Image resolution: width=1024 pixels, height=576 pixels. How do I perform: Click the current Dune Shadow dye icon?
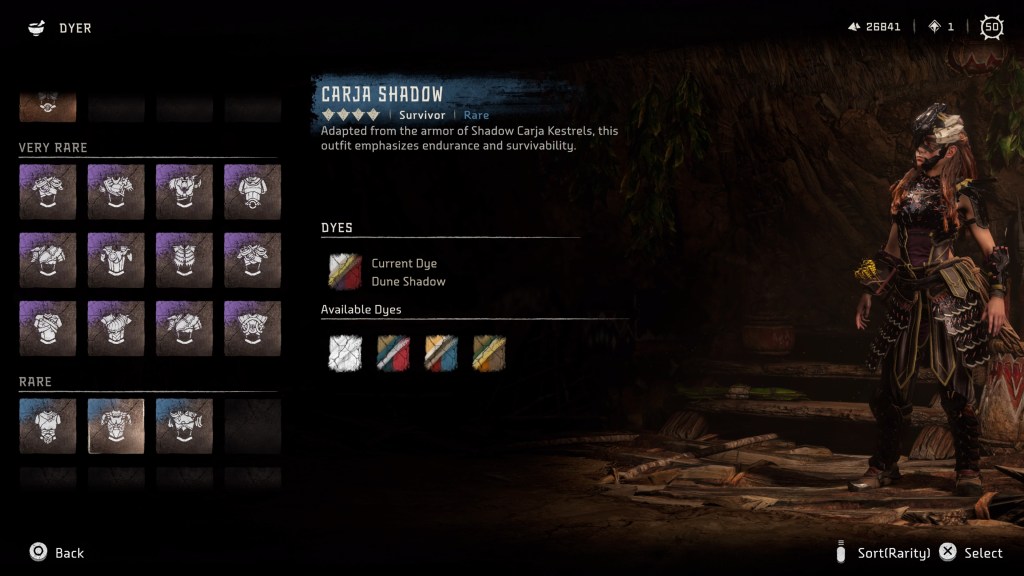click(x=345, y=272)
